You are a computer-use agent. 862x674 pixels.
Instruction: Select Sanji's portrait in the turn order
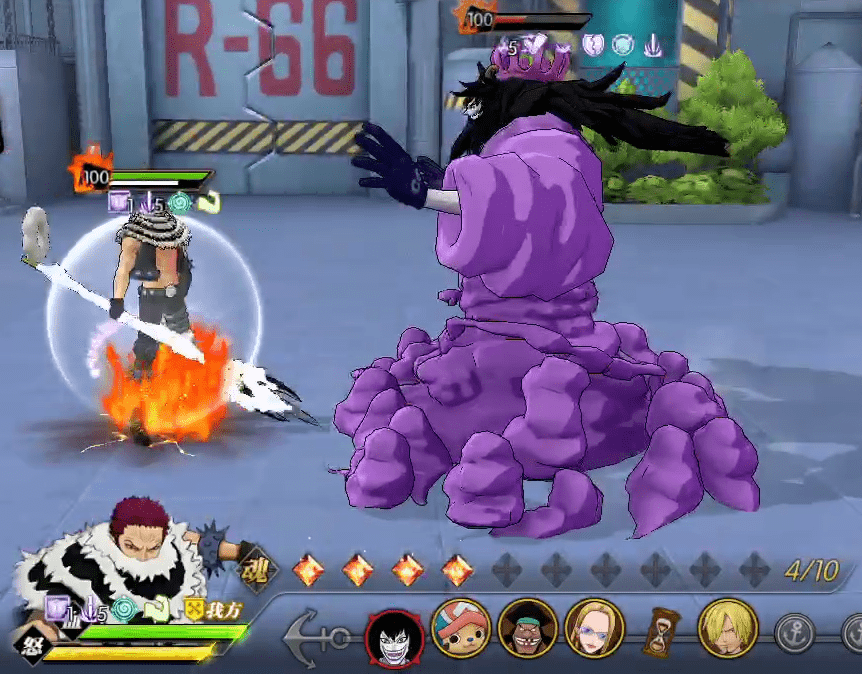(x=728, y=627)
